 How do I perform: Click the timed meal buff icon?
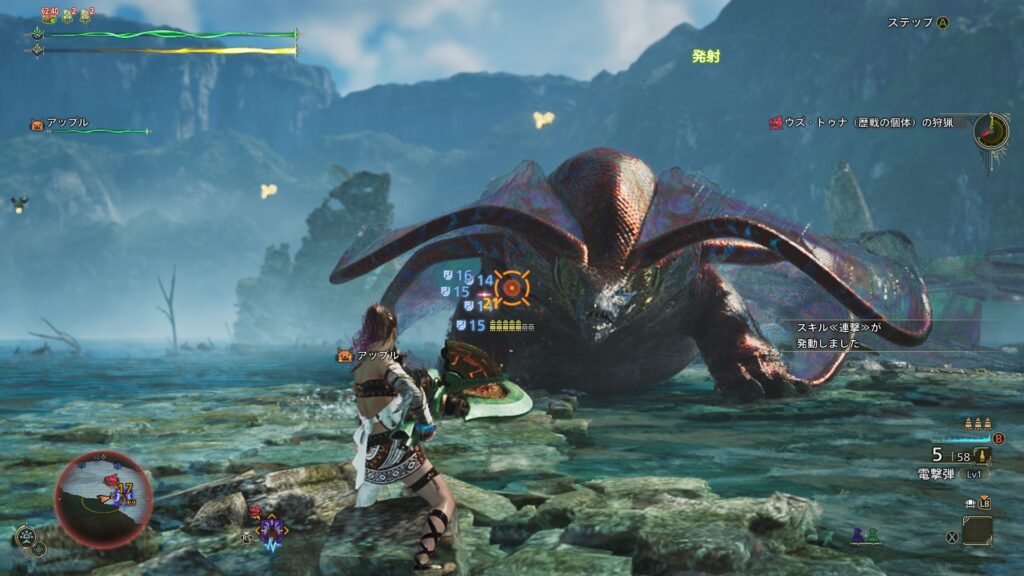point(49,14)
